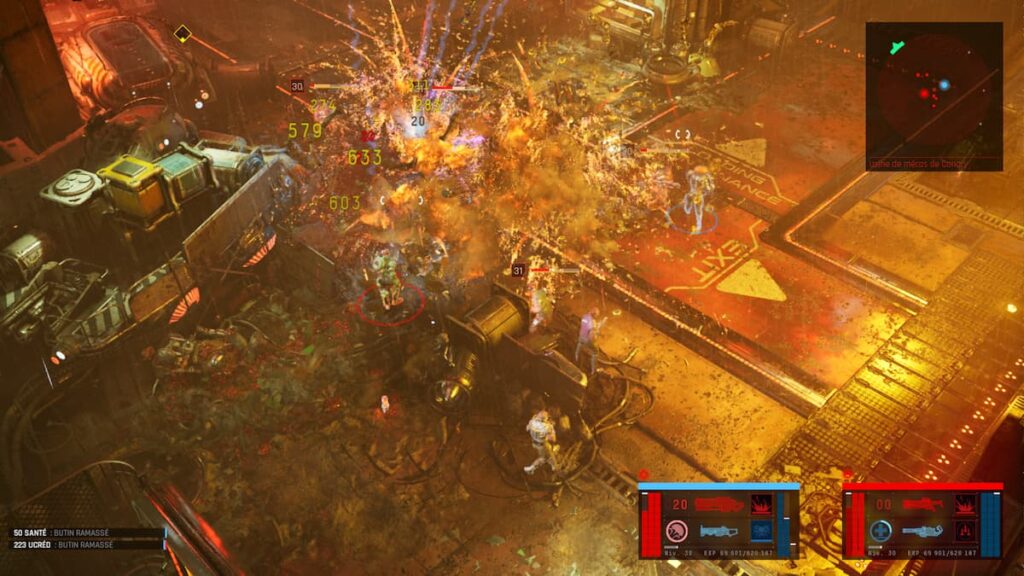Activate the lower red ability in red-bordered panel
The height and width of the screenshot is (576, 1024).
[x=965, y=531]
